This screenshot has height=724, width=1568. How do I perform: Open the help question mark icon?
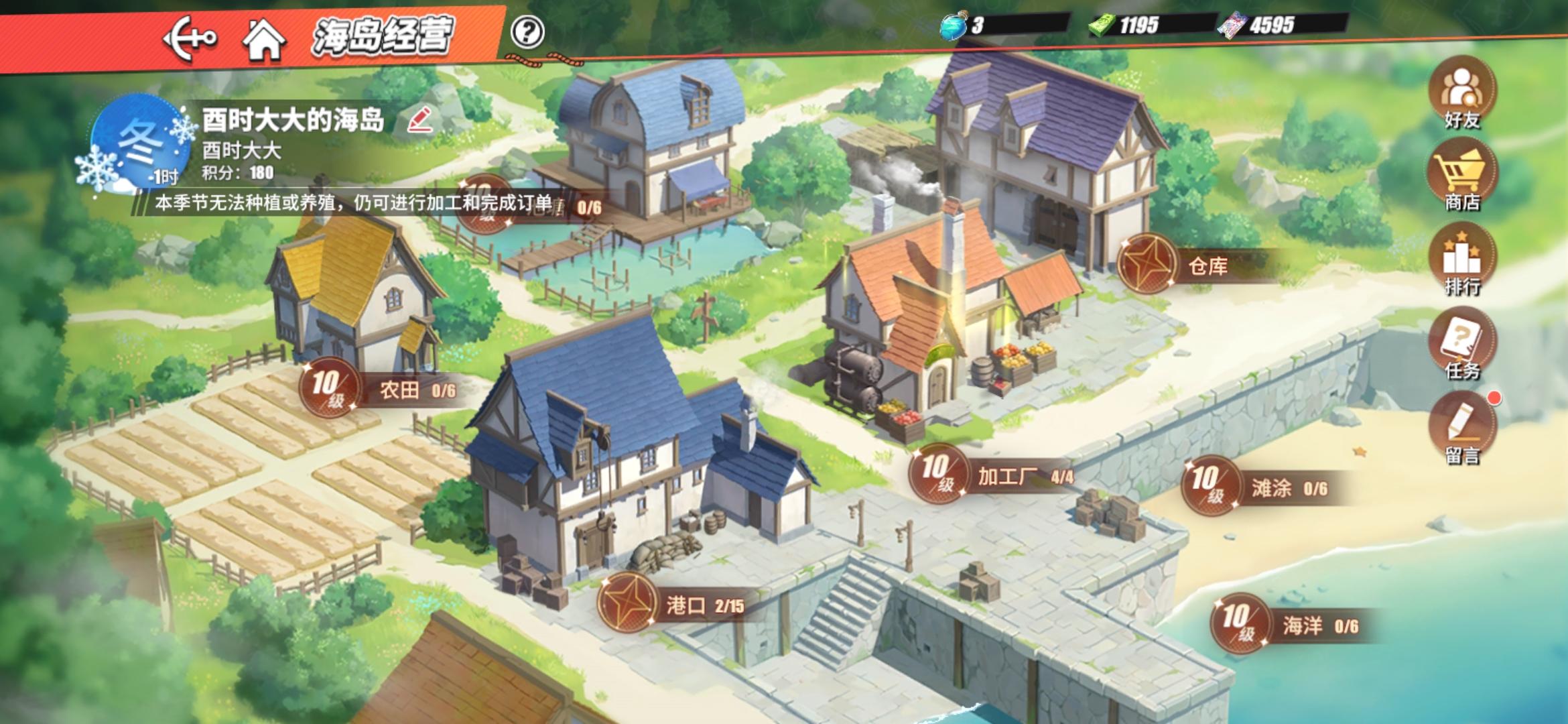527,30
